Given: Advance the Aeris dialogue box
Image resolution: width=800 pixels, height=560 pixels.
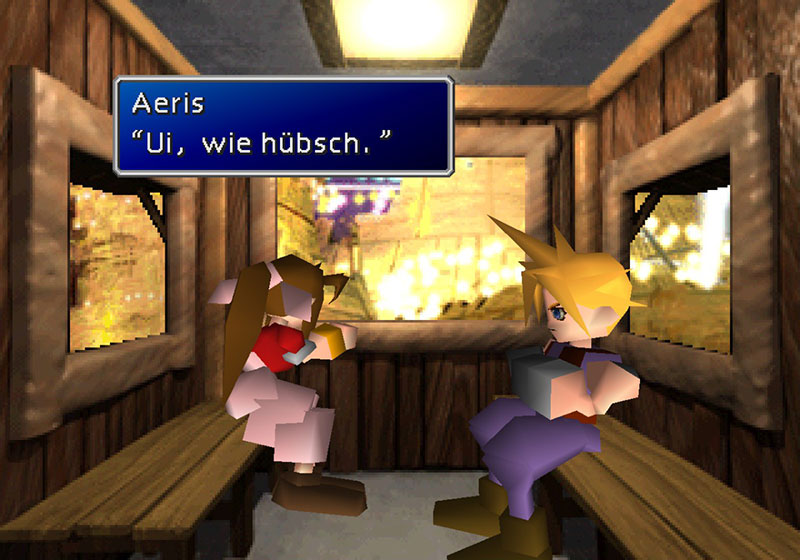Looking at the screenshot, I should (x=283, y=125).
